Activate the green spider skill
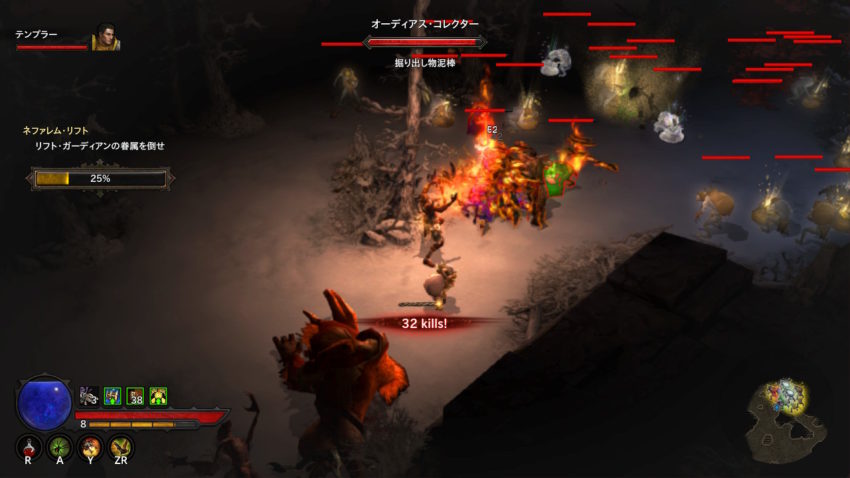 pyautogui.click(x=60, y=448)
